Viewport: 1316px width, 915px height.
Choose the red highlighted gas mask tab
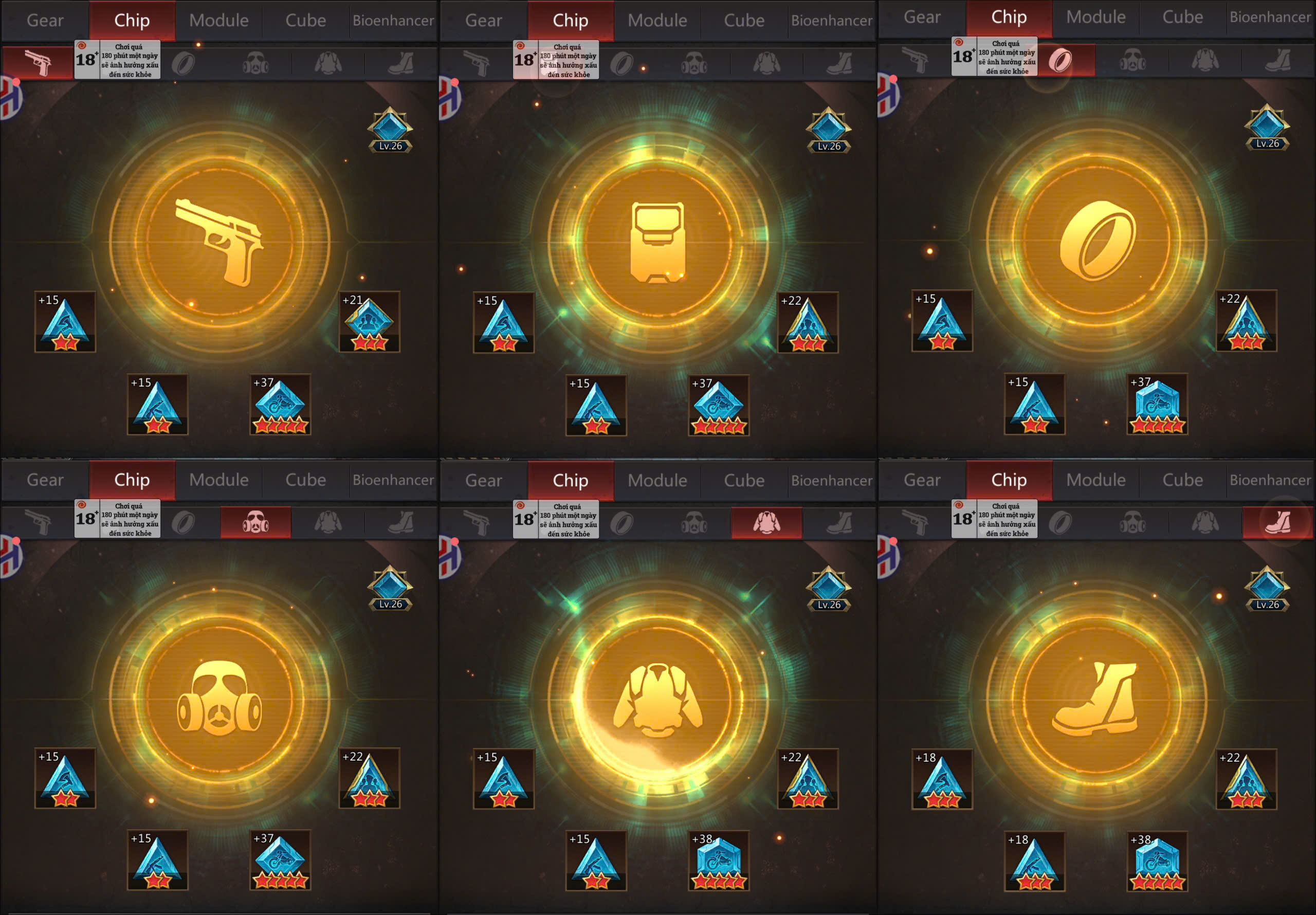tap(255, 522)
